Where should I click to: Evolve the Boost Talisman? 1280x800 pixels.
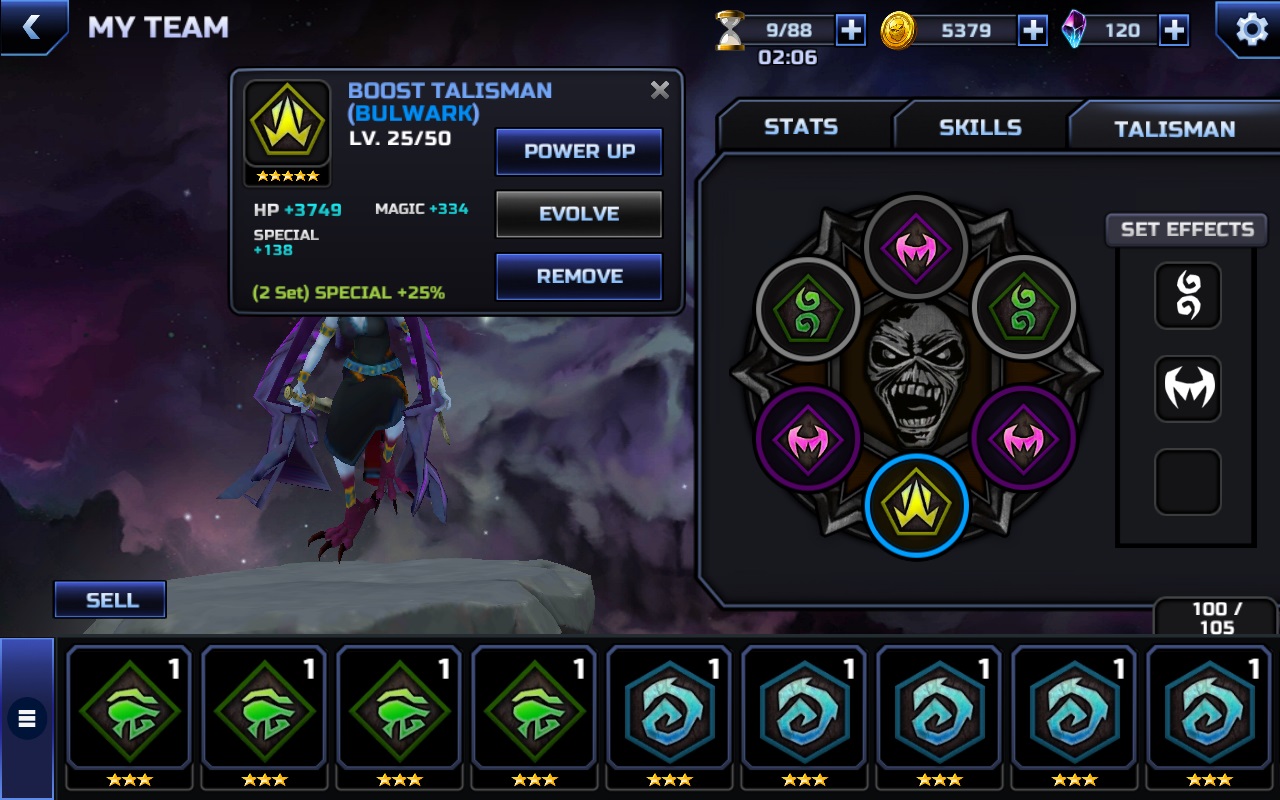579,214
